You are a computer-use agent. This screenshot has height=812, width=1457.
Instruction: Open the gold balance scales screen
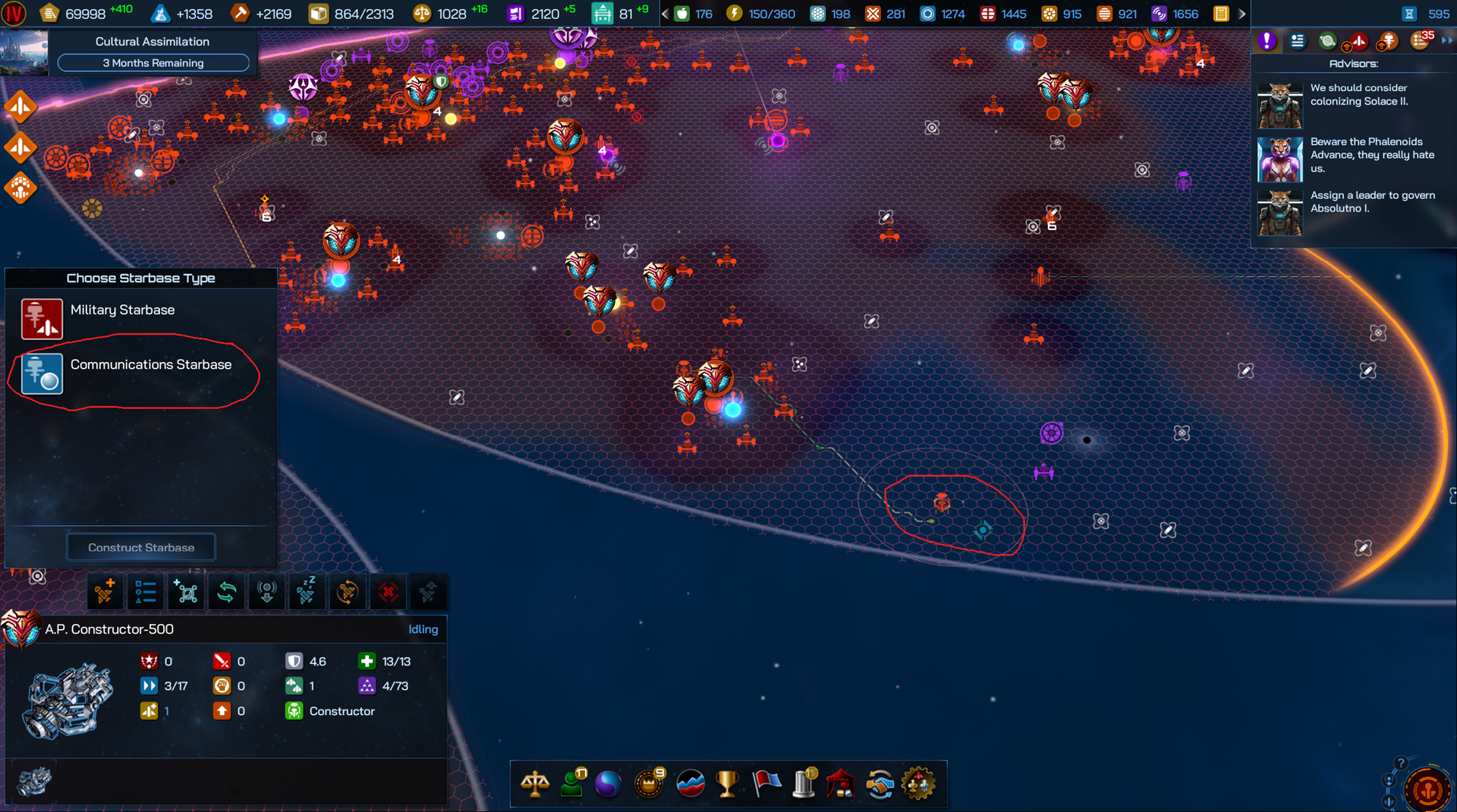(535, 784)
